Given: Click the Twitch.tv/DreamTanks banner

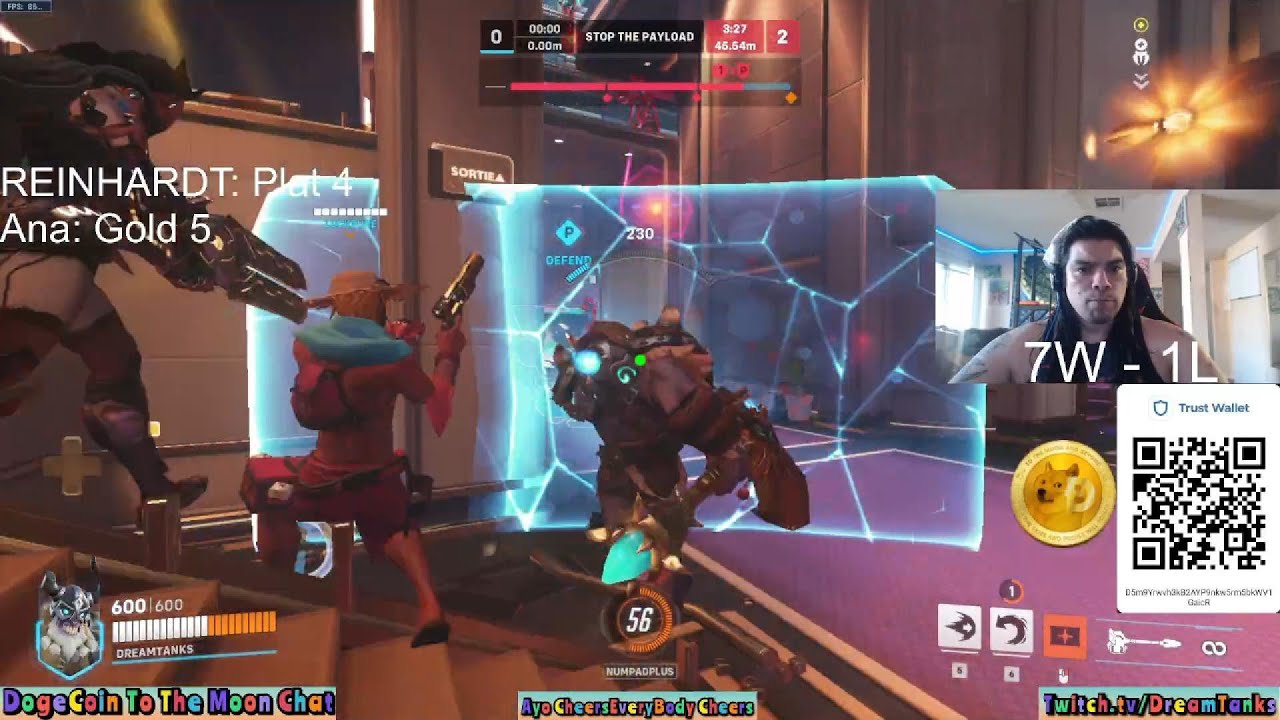Looking at the screenshot, I should click(1159, 704).
